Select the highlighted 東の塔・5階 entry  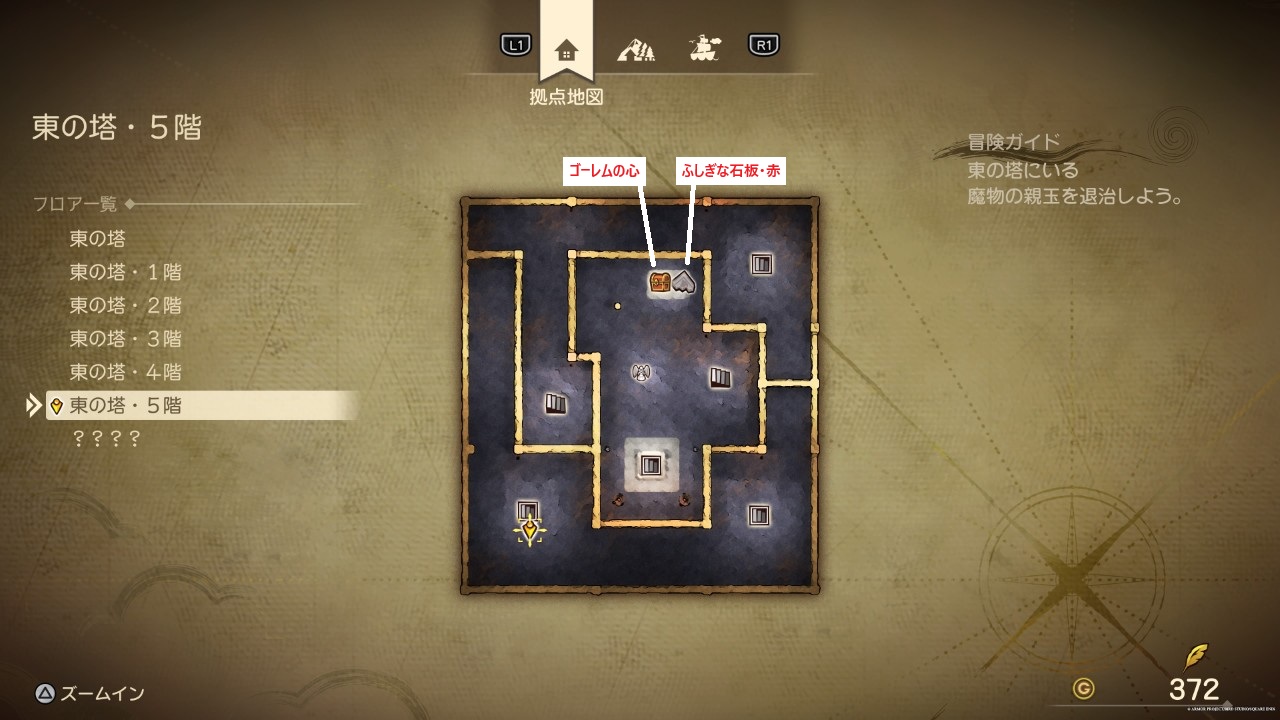point(125,406)
